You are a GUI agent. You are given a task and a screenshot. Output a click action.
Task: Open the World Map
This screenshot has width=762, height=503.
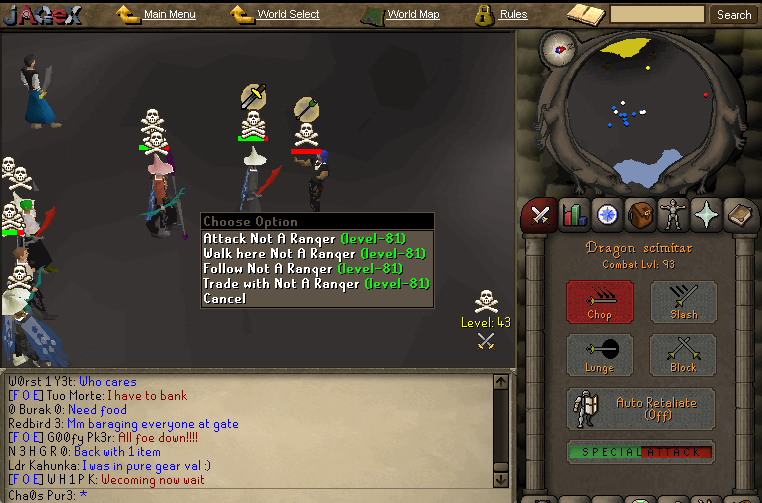point(412,15)
